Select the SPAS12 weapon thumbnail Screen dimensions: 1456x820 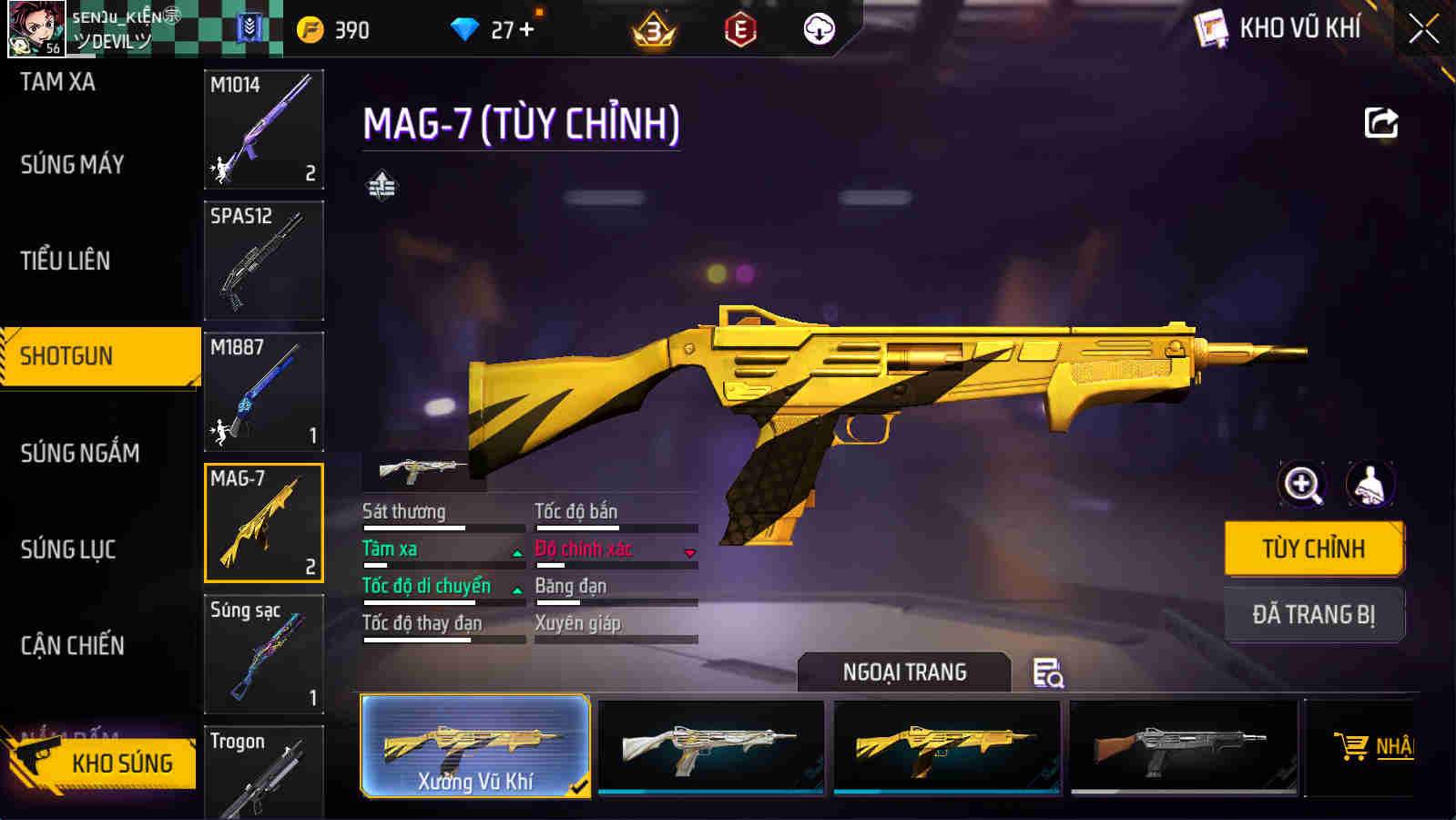coord(263,261)
